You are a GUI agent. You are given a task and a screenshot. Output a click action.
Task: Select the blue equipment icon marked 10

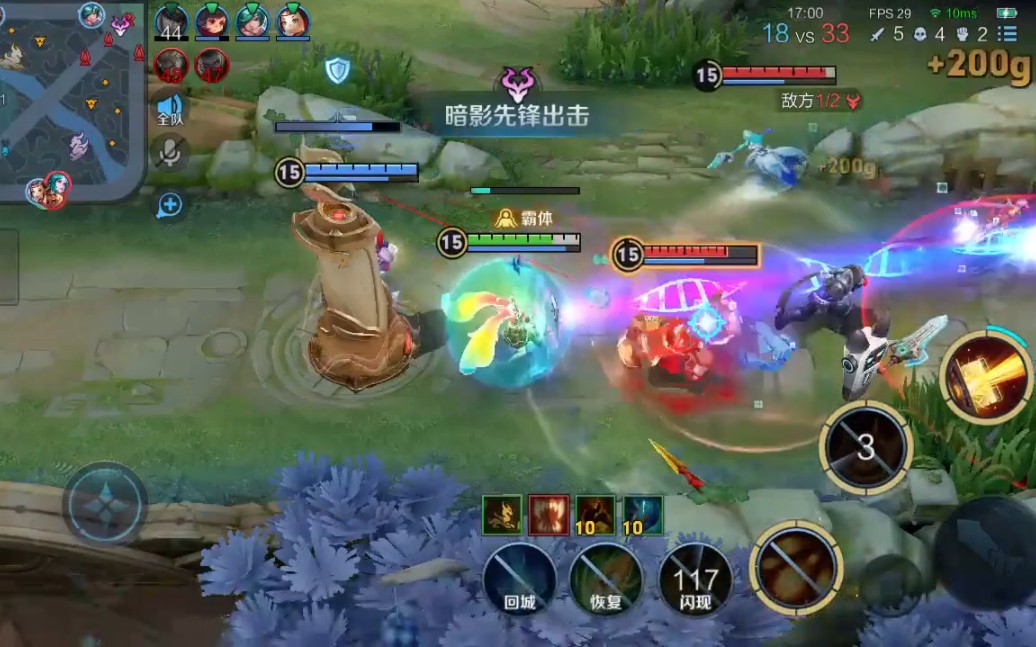[x=642, y=515]
